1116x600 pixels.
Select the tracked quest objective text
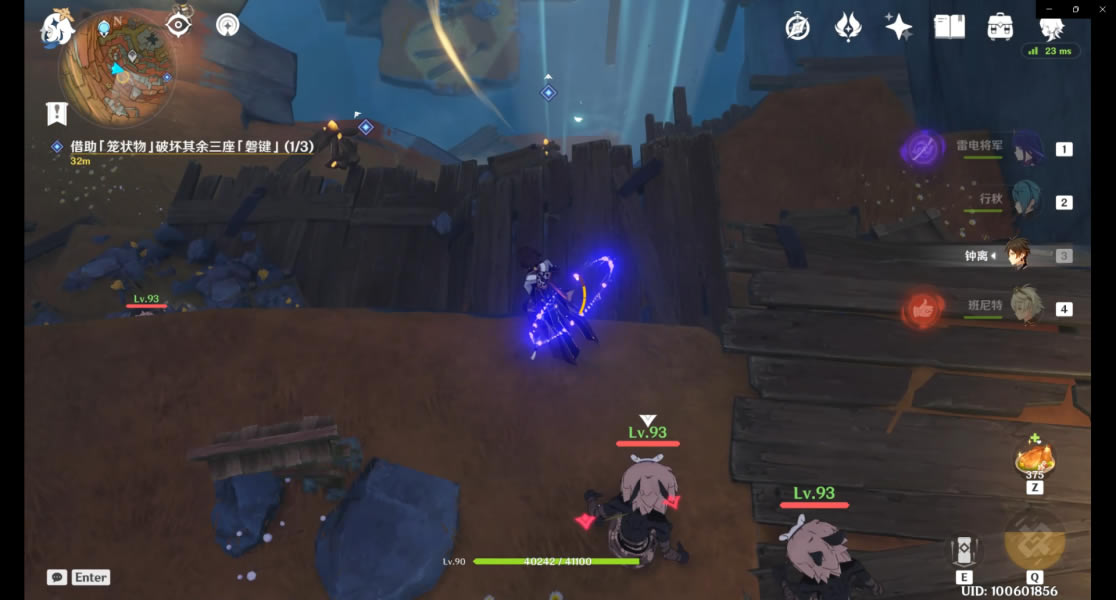[191, 147]
